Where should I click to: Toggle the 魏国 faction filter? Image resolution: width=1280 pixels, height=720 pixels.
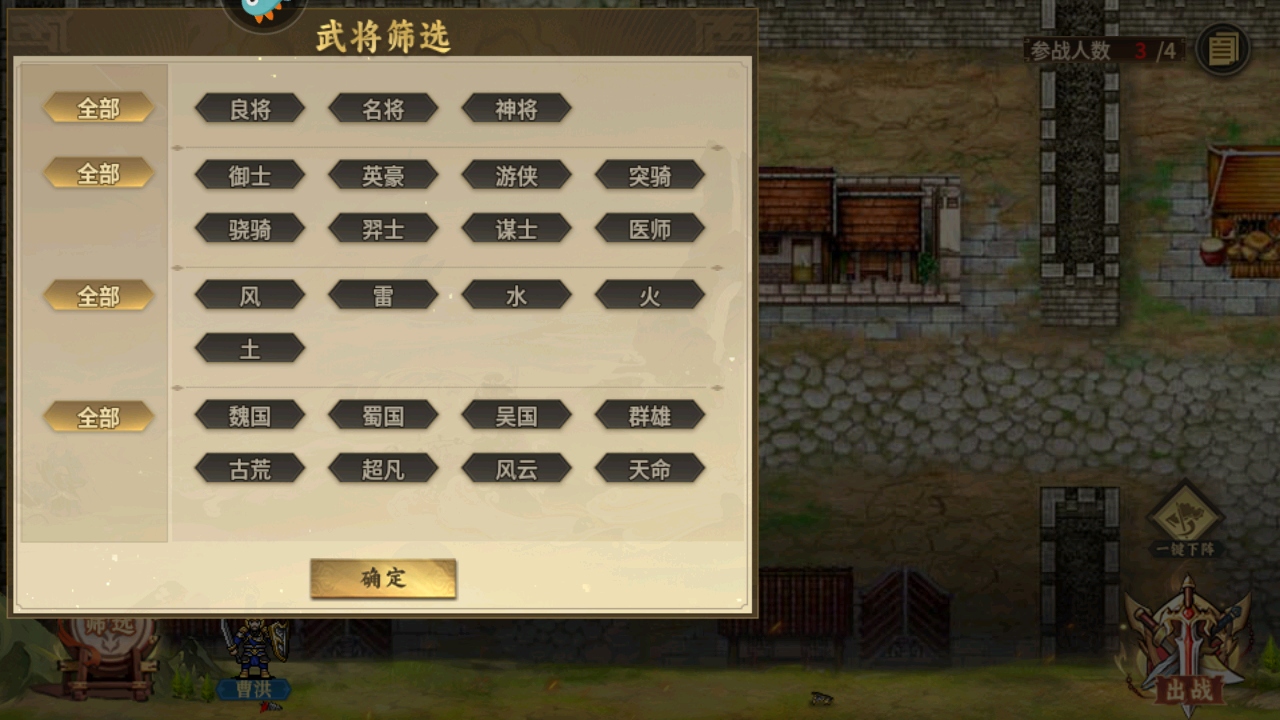[x=249, y=415]
